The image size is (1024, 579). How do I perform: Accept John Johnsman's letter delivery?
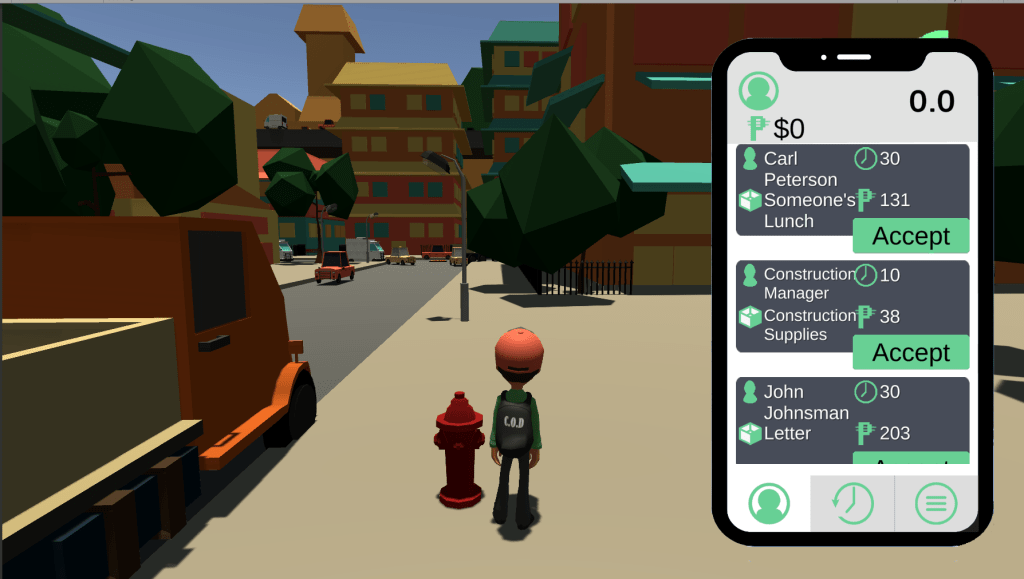[910, 459]
